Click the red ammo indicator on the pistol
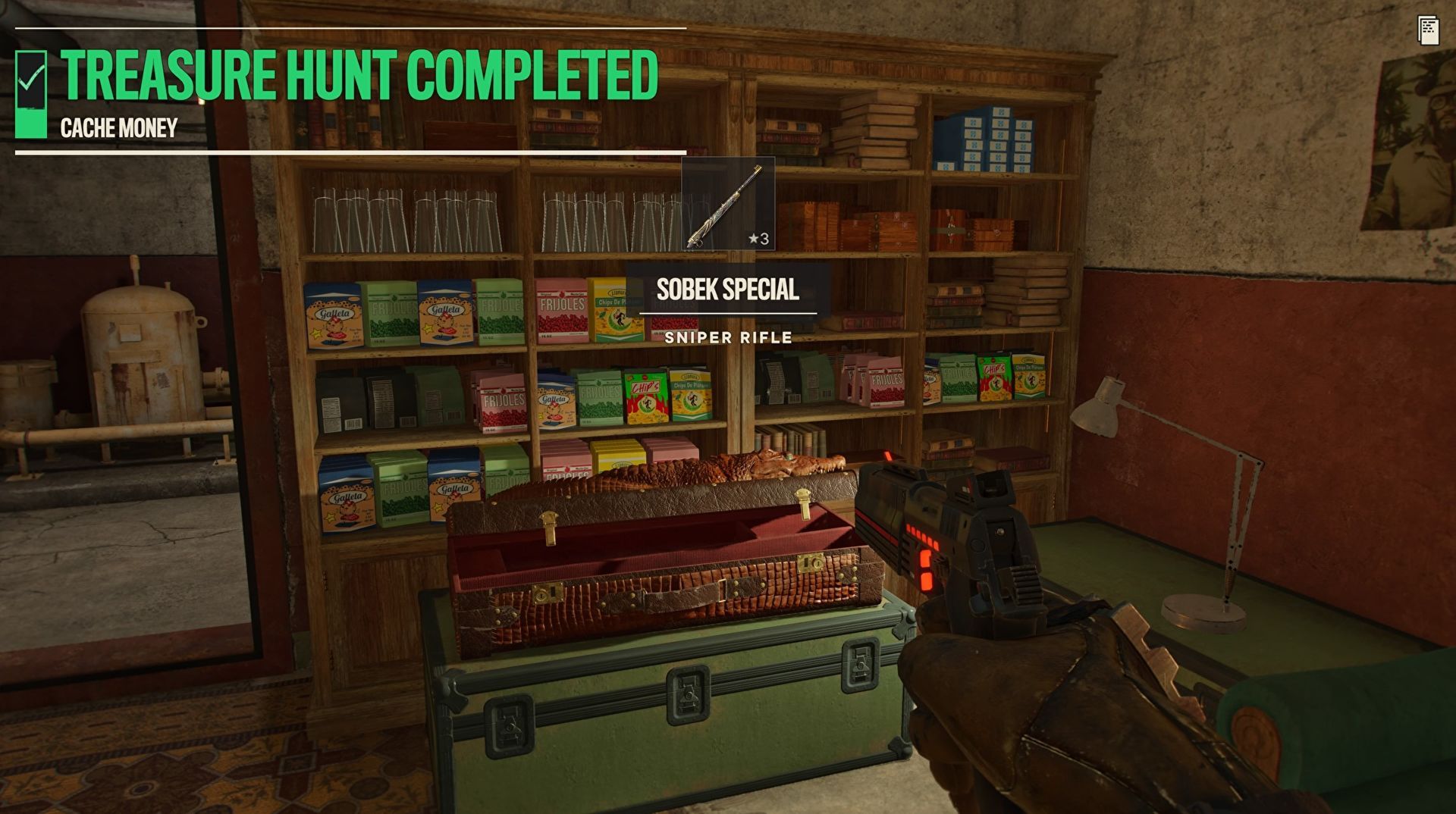Image resolution: width=1456 pixels, height=814 pixels. click(924, 559)
